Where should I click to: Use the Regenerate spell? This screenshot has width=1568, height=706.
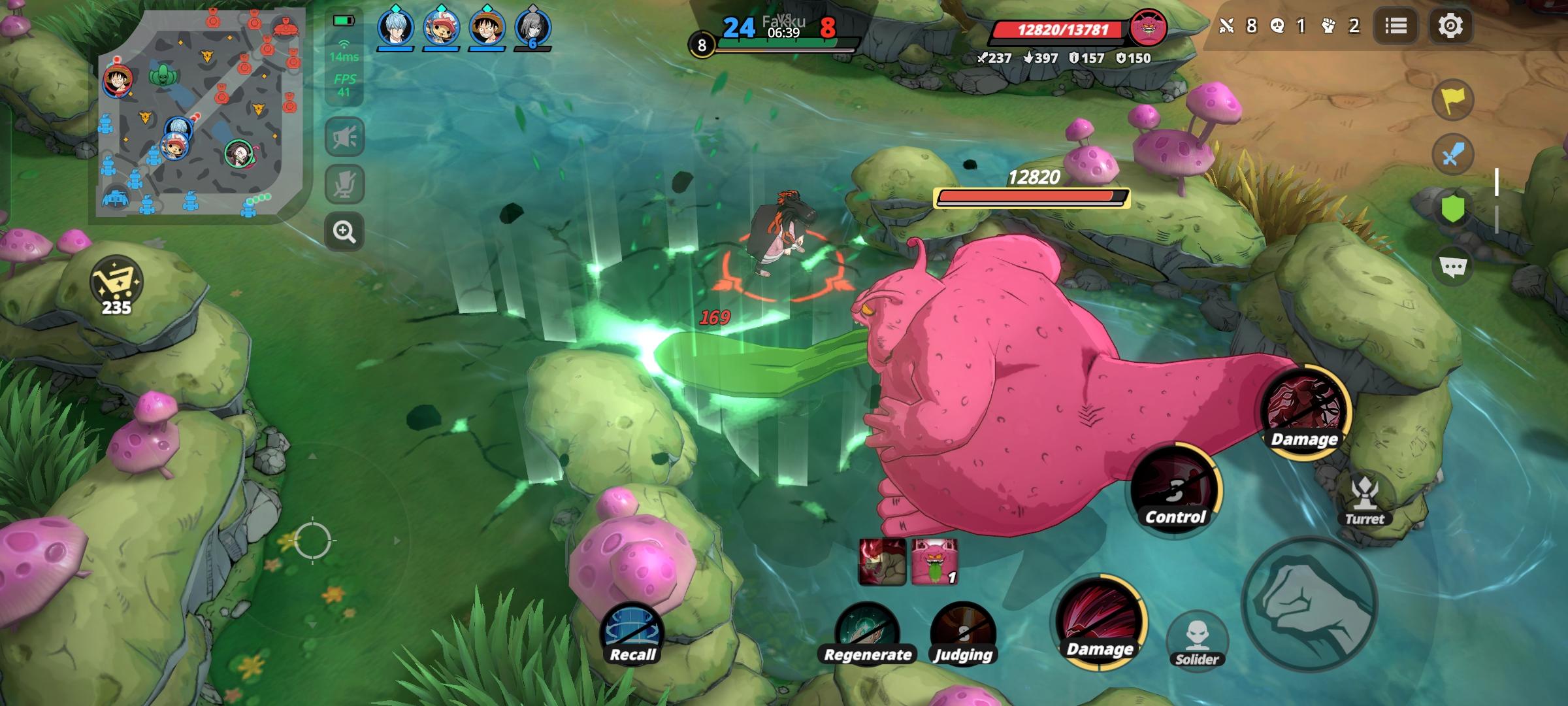[867, 634]
